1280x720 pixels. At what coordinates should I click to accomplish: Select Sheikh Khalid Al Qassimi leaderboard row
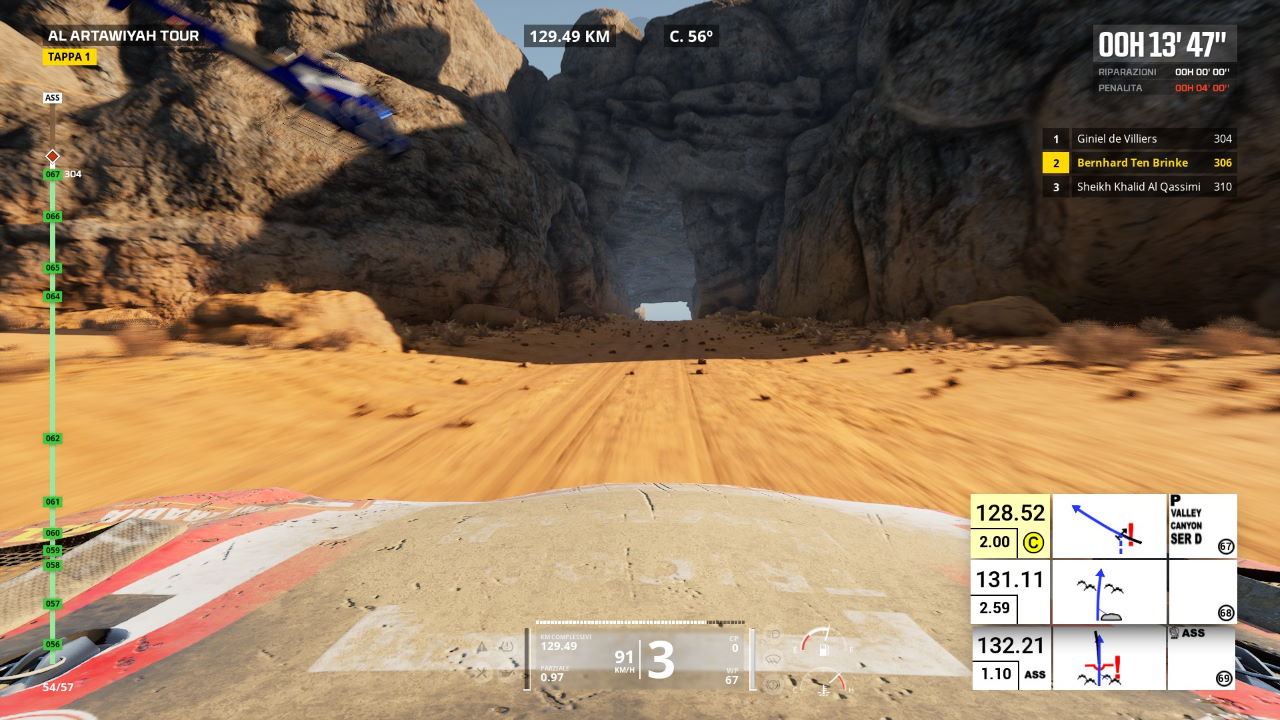click(1139, 187)
